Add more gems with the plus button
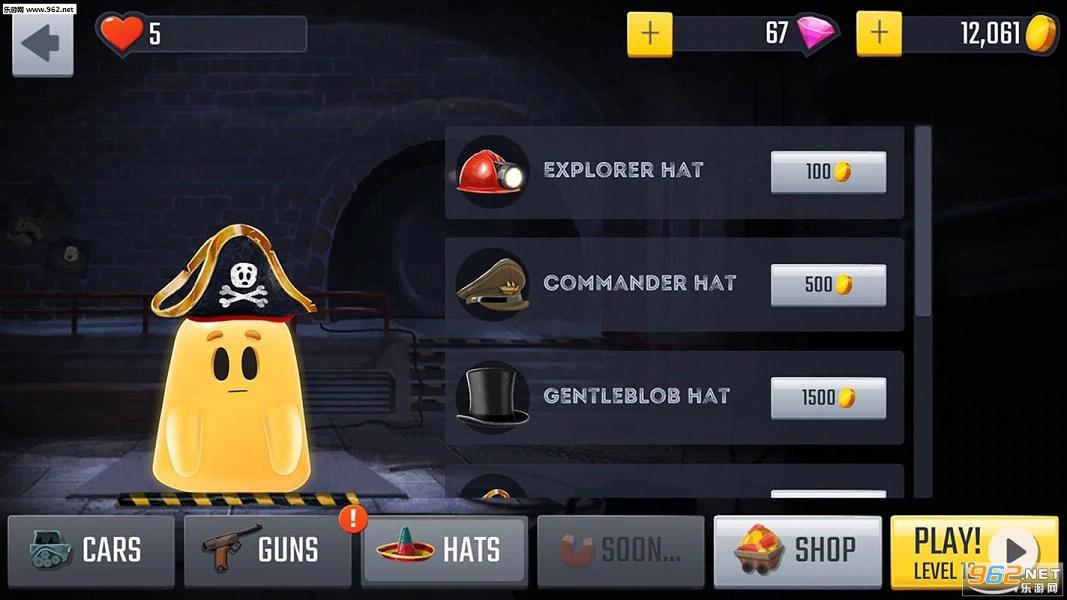1067x600 pixels. 650,34
